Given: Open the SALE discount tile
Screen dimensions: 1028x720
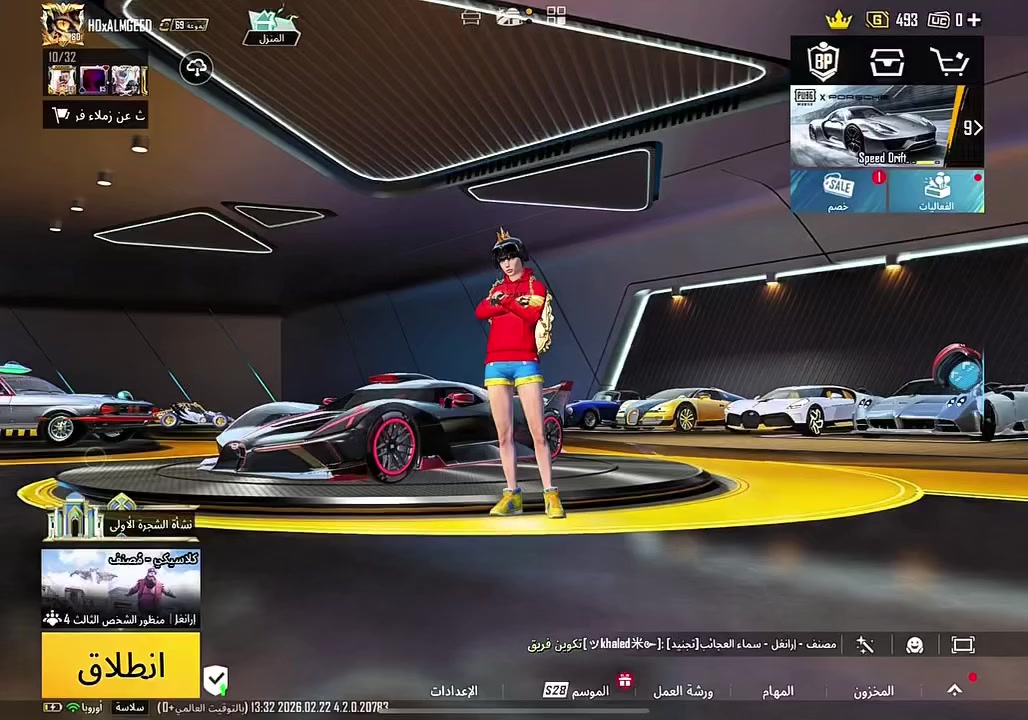Looking at the screenshot, I should [838, 191].
